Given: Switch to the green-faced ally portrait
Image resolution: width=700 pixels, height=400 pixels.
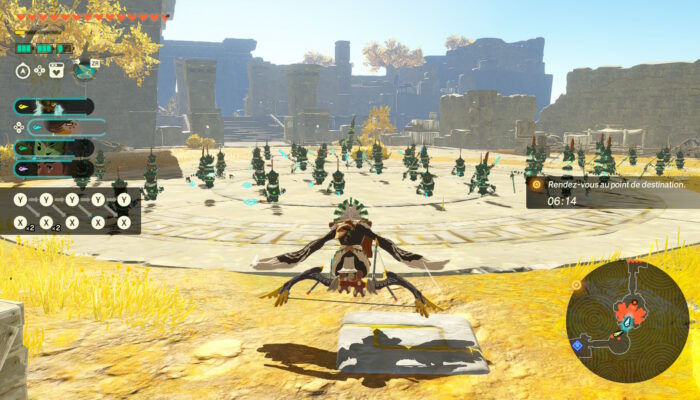Looking at the screenshot, I should tap(54, 148).
